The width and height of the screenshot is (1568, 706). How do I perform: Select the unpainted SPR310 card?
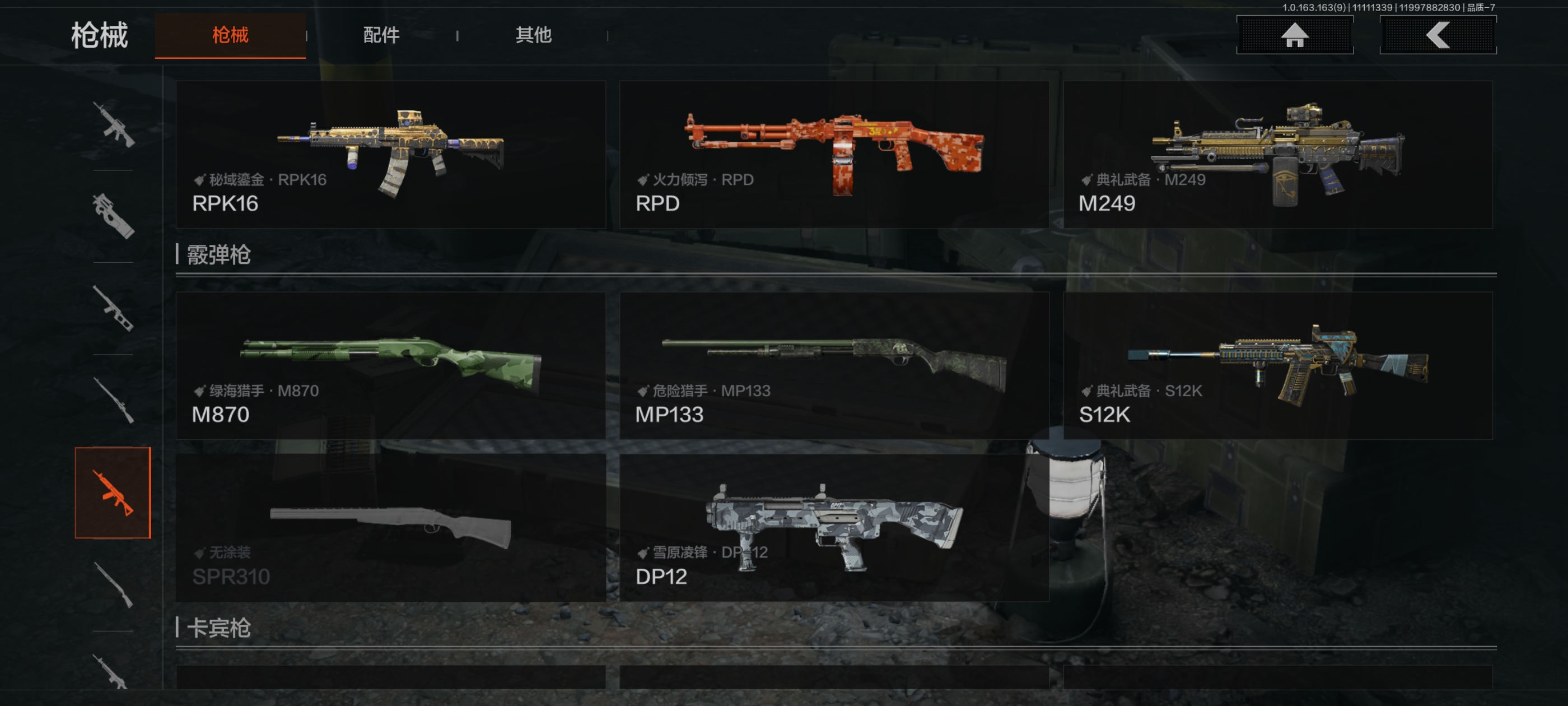click(x=390, y=527)
